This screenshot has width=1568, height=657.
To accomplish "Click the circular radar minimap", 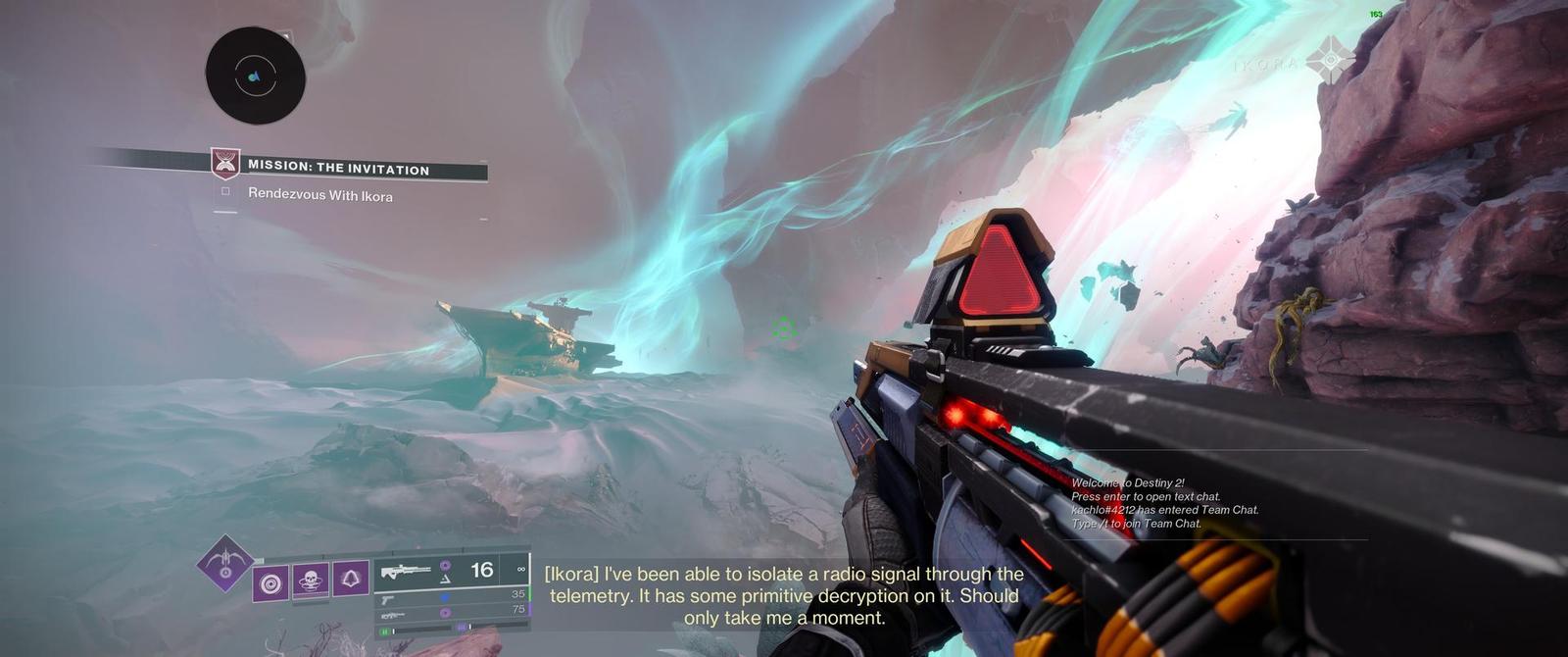I will (x=255, y=76).
